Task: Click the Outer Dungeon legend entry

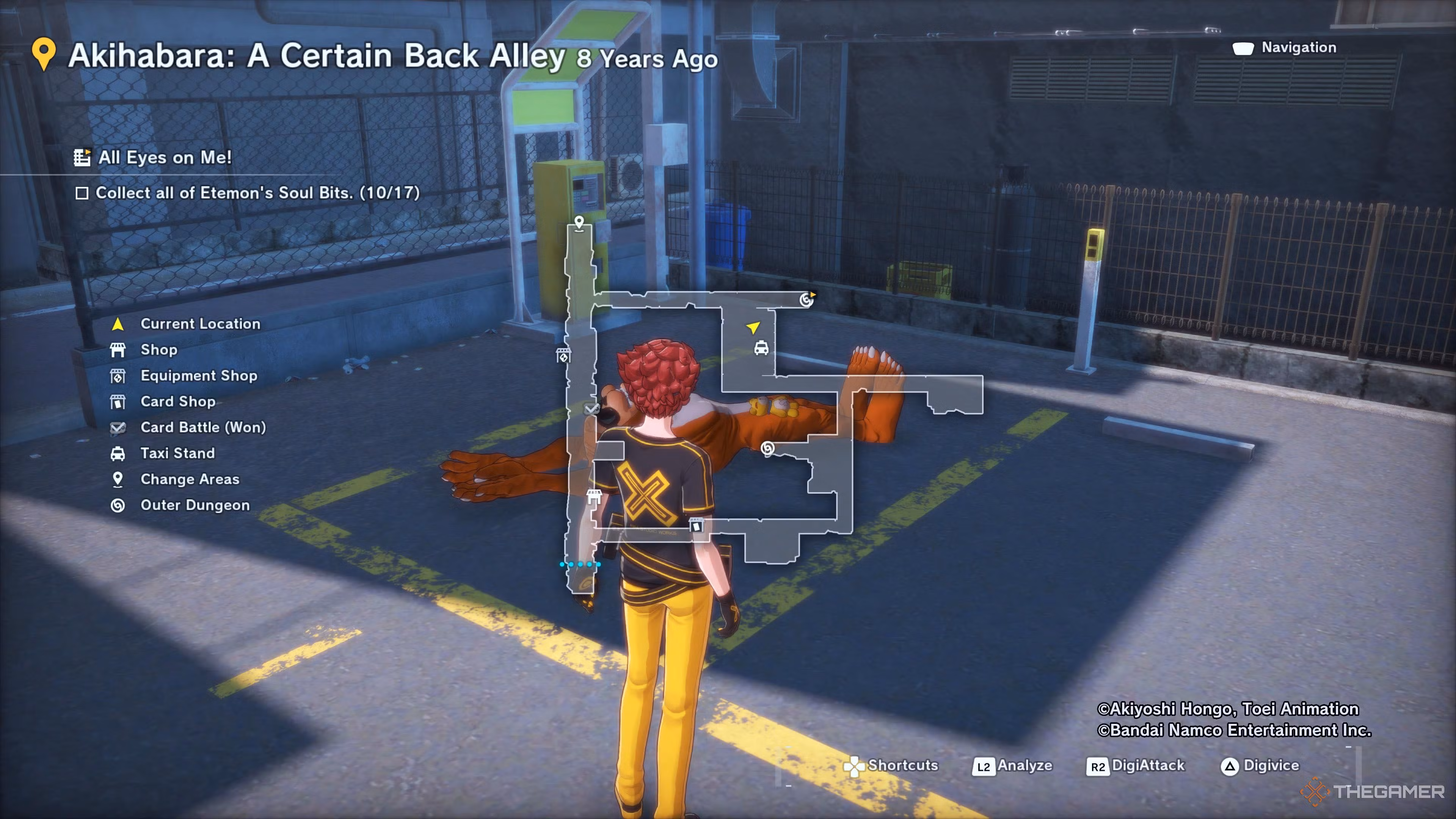Action: [195, 505]
